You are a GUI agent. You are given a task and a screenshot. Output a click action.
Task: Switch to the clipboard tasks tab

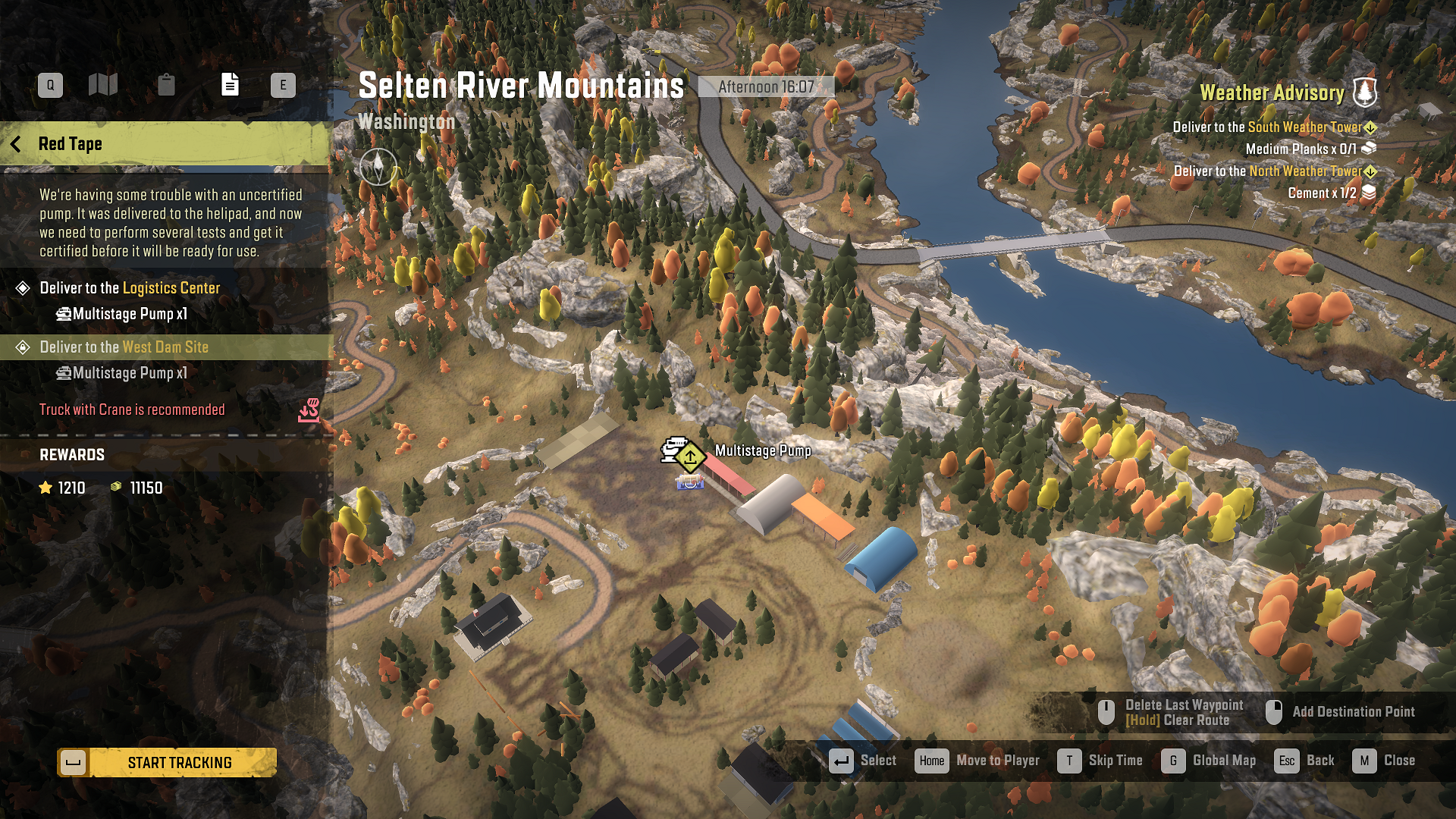tap(166, 85)
